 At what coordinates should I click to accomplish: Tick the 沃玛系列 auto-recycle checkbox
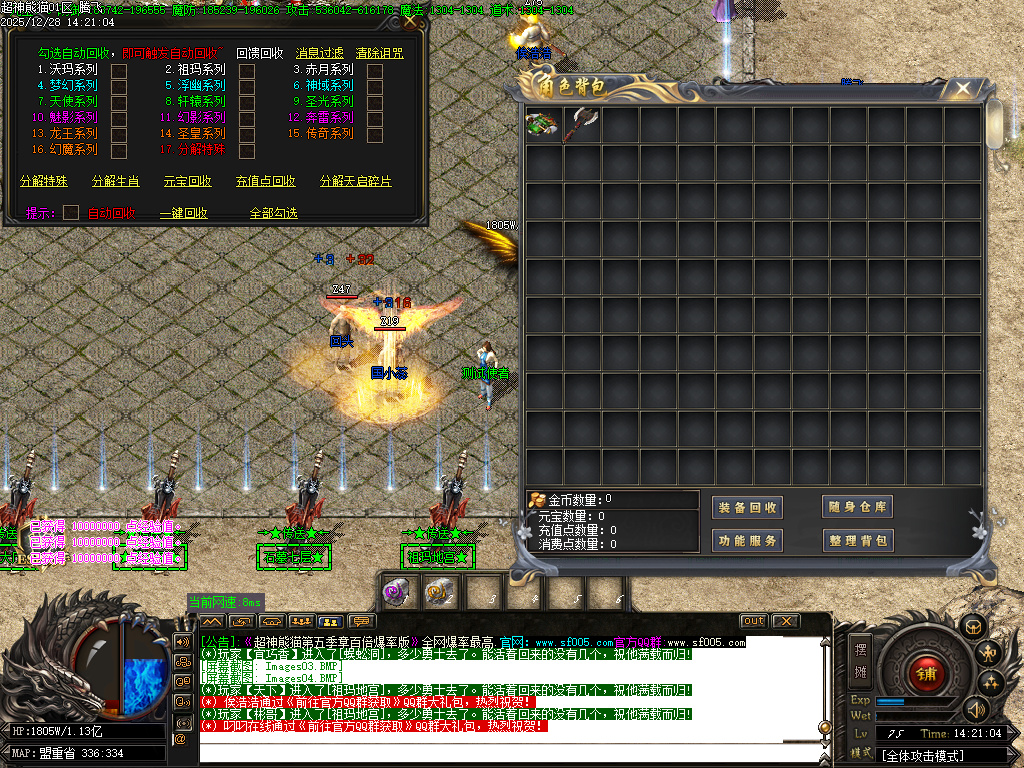(119, 71)
